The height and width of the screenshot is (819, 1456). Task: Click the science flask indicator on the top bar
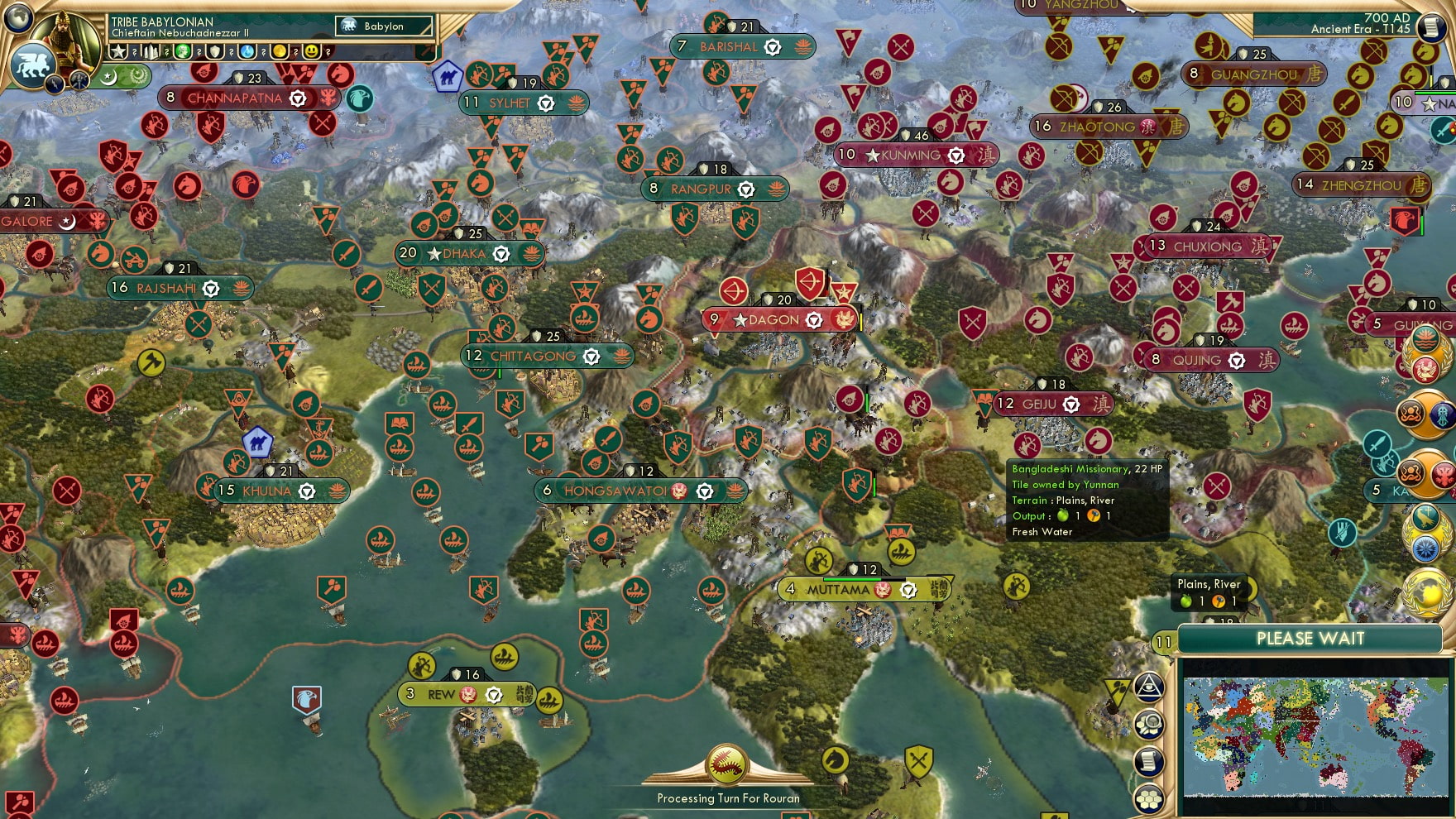[247, 51]
